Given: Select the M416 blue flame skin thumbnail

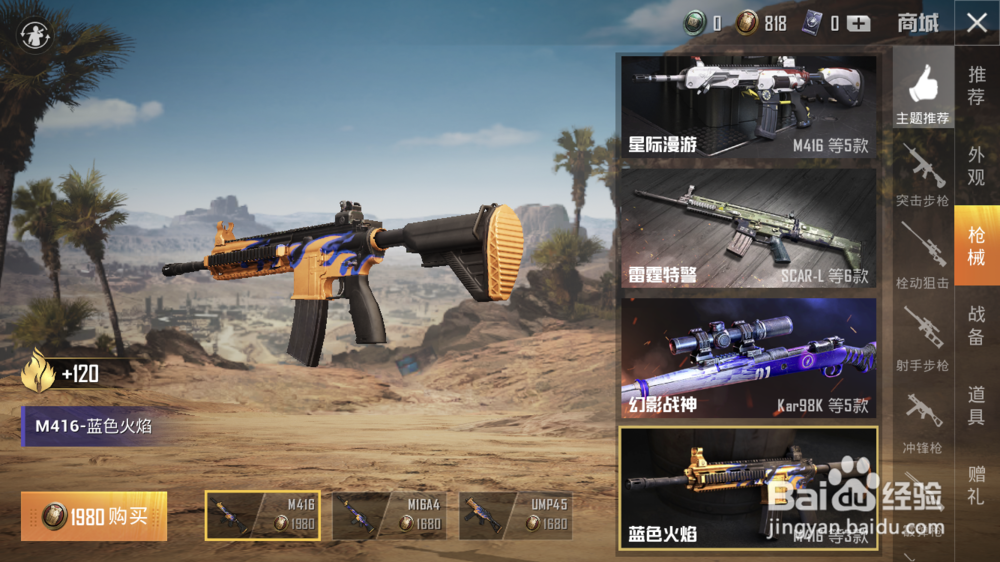Looking at the screenshot, I should pyautogui.click(x=263, y=515).
